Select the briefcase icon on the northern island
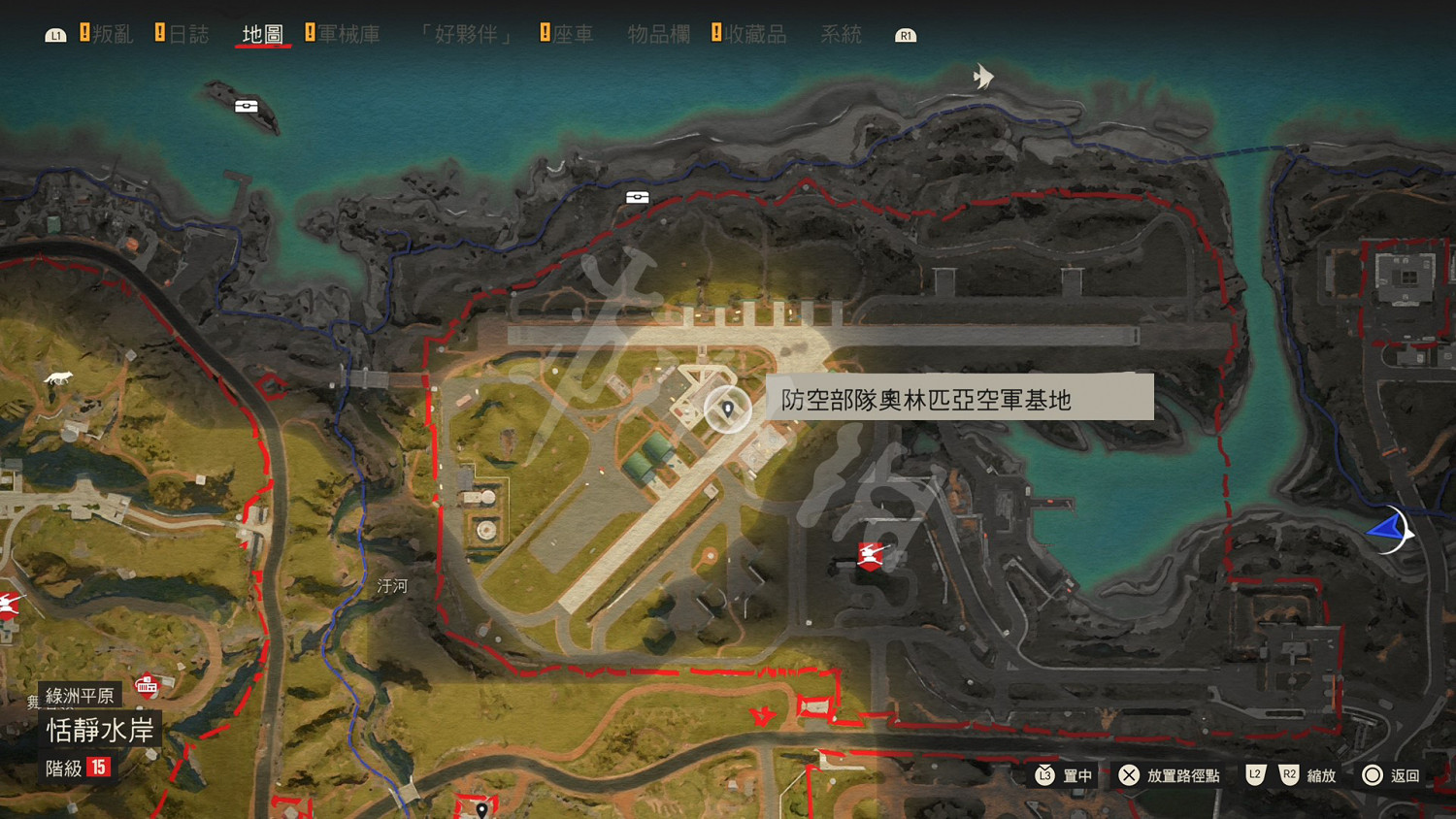The height and width of the screenshot is (819, 1456). point(248,106)
